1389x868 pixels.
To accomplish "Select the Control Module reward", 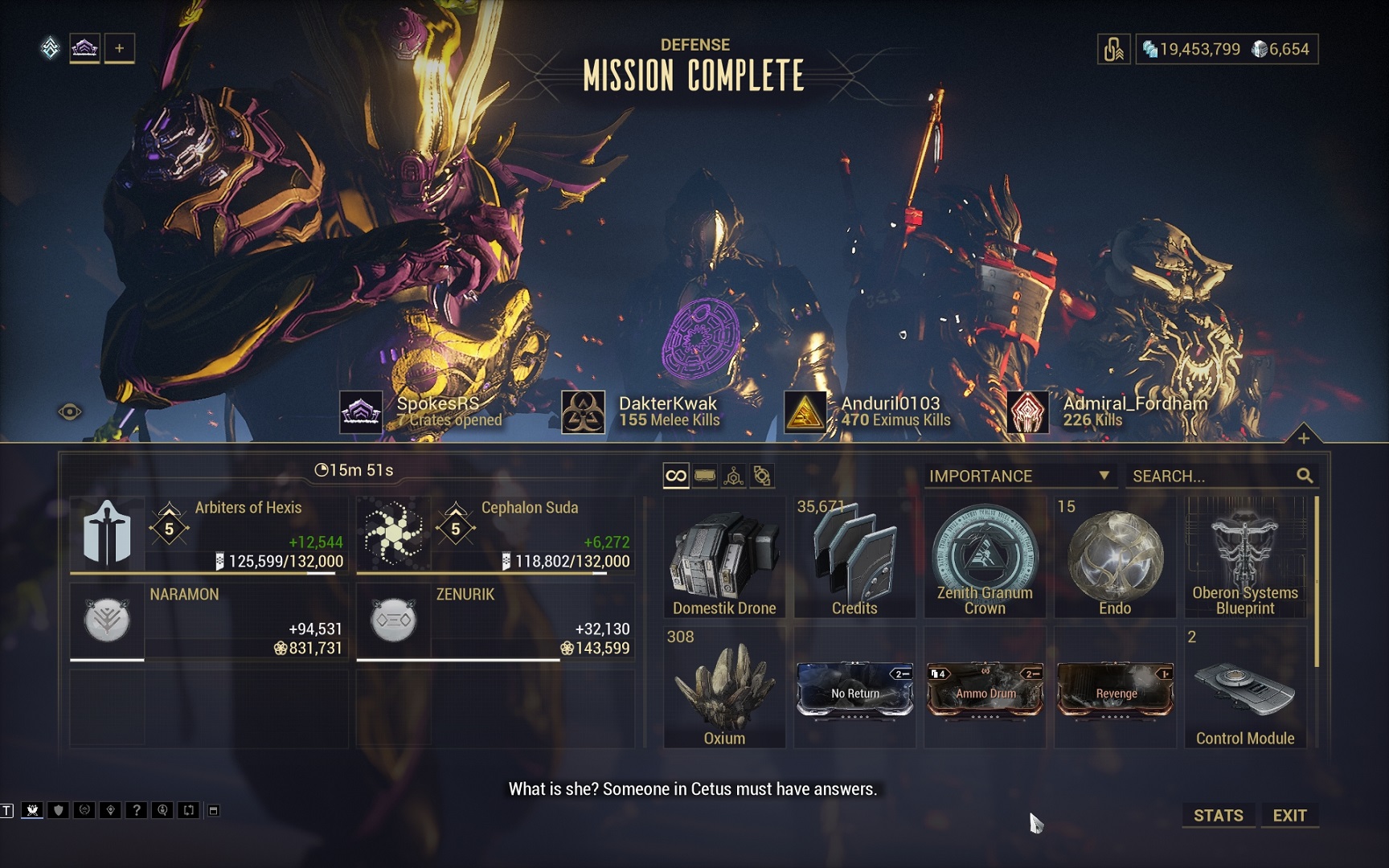I will coord(1245,688).
